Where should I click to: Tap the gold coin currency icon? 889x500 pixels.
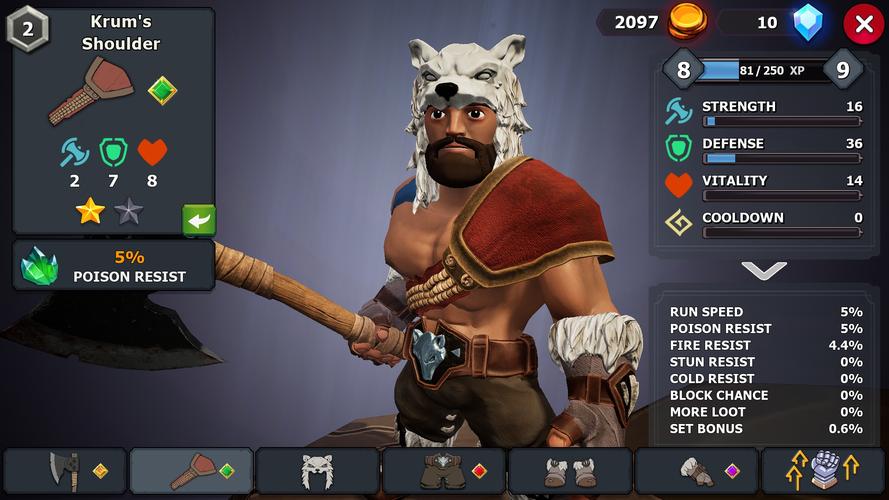click(x=687, y=22)
